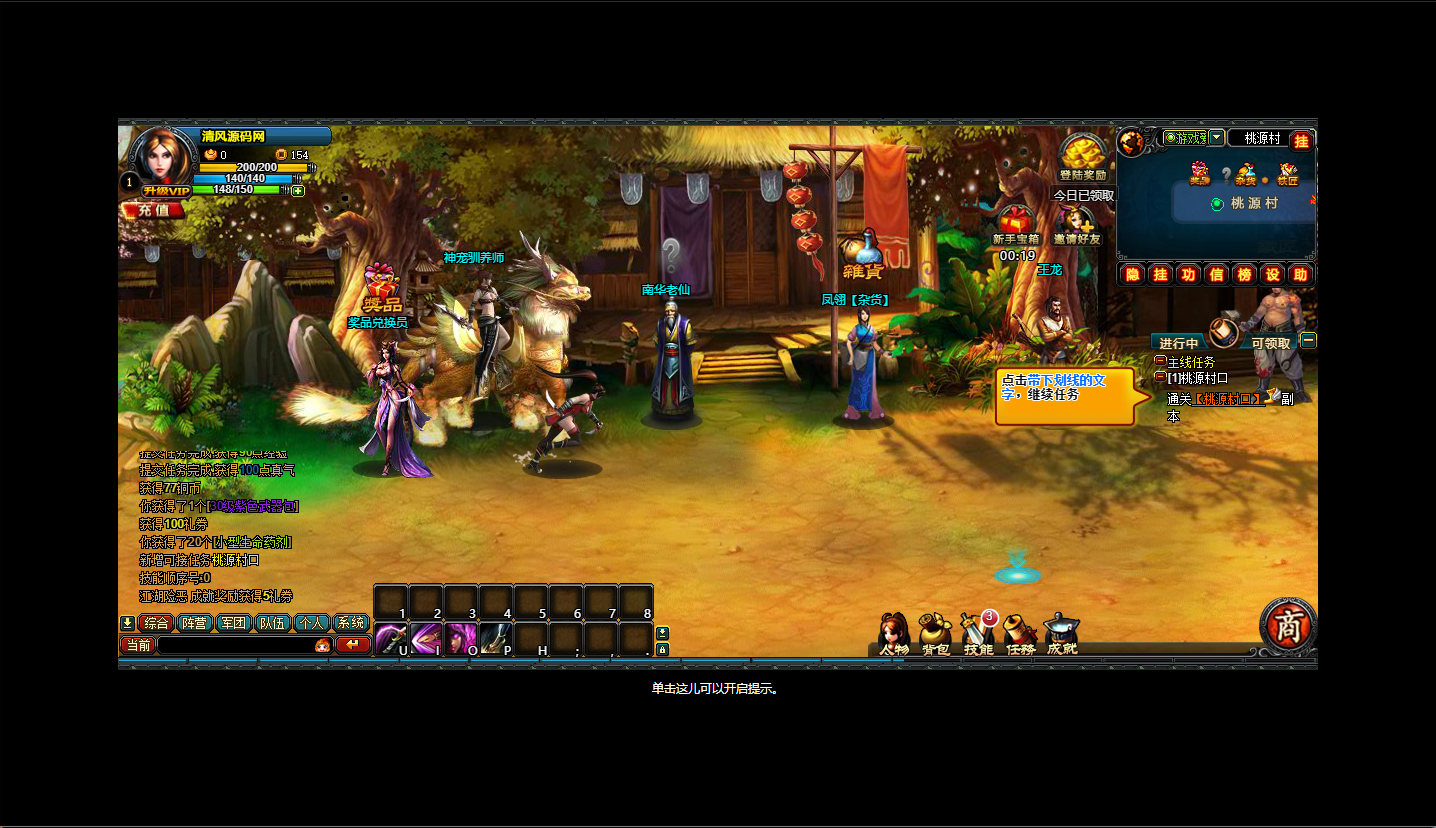Click the 邀请好友 invite friends icon
1436x828 pixels.
pos(1076,224)
